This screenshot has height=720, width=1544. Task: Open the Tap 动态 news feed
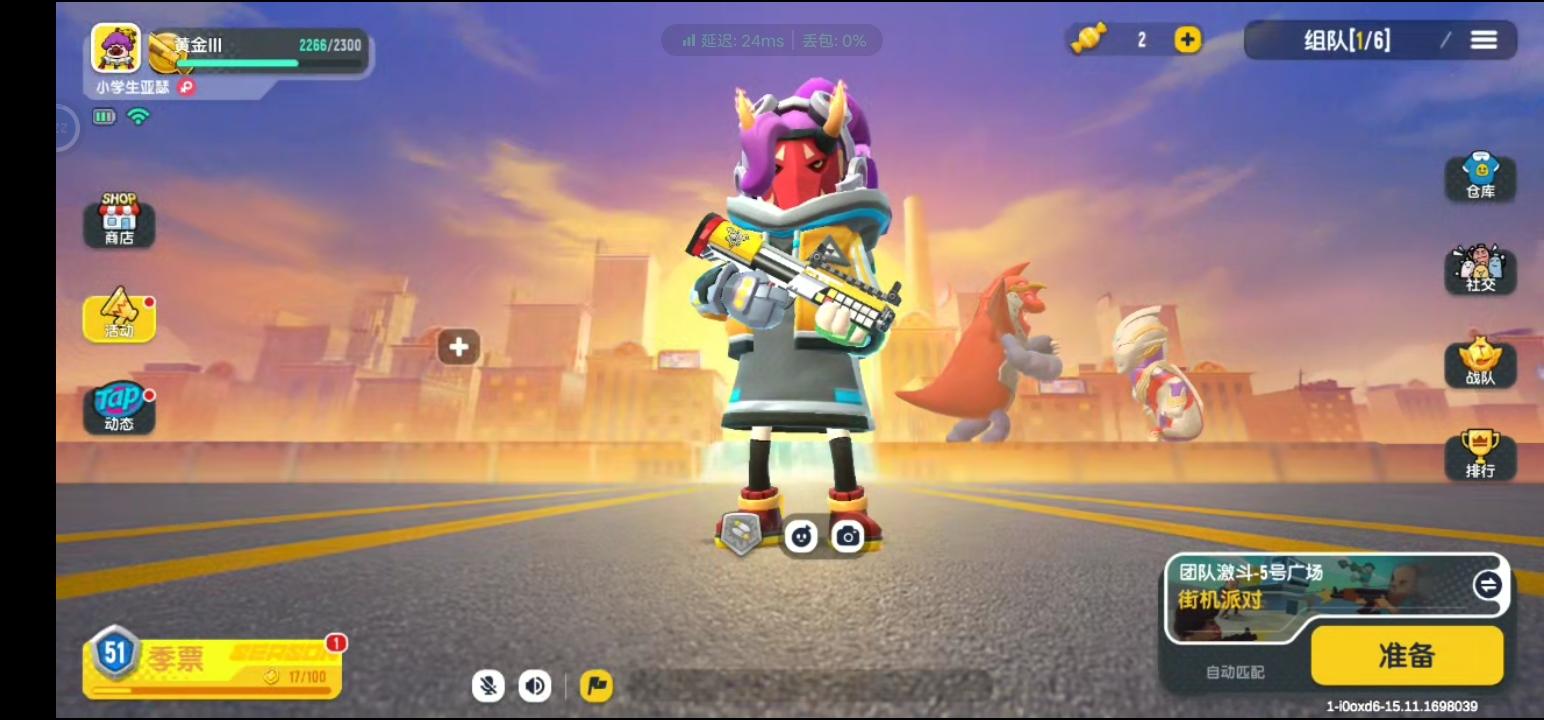119,410
